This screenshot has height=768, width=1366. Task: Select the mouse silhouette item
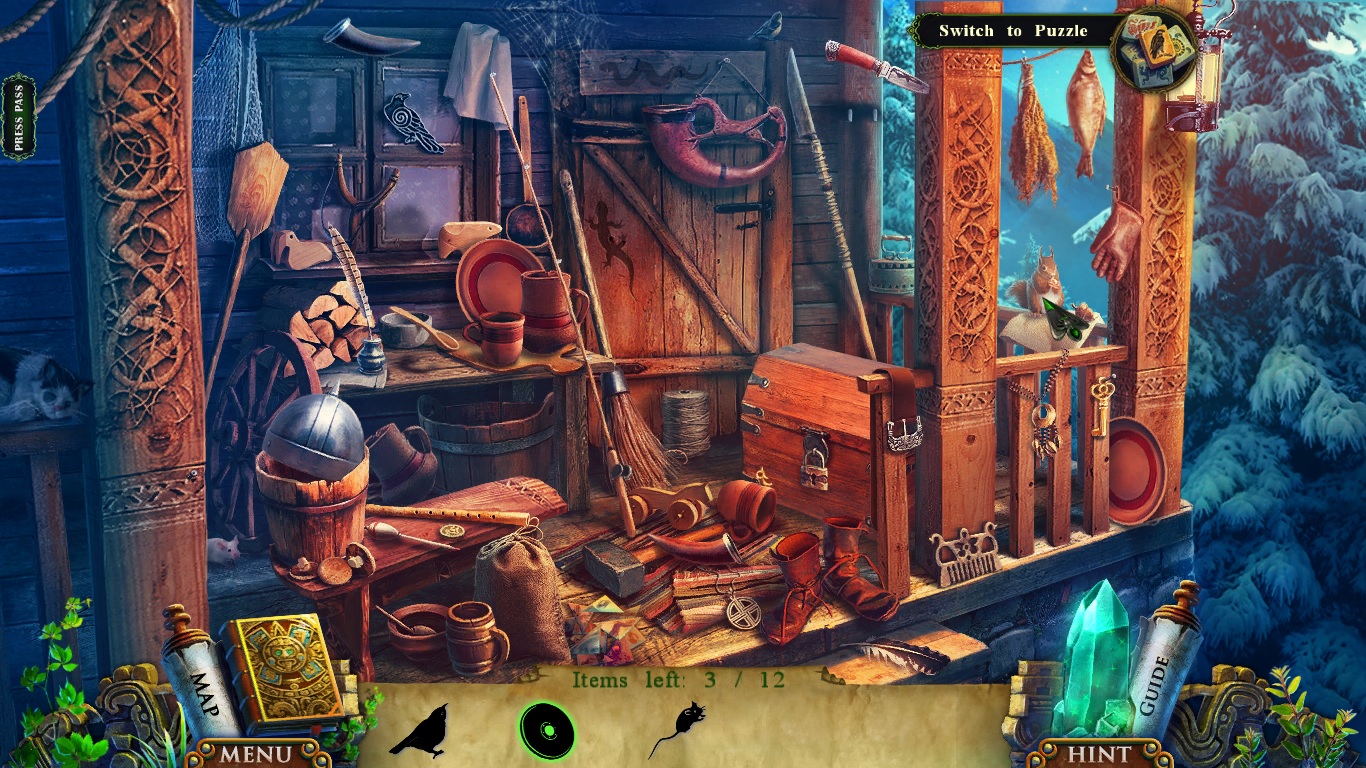(x=678, y=729)
